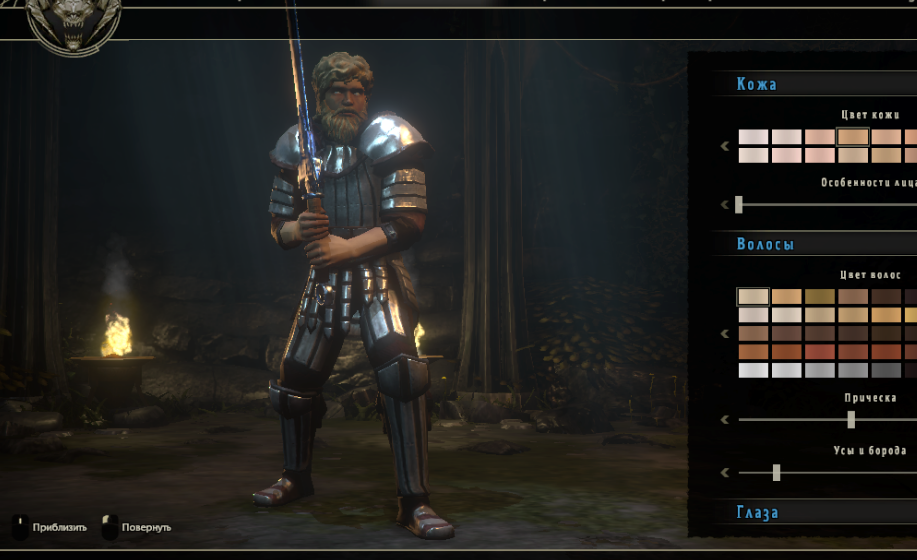Collapse the Кожа section header
This screenshot has height=560, width=917.
(x=757, y=84)
